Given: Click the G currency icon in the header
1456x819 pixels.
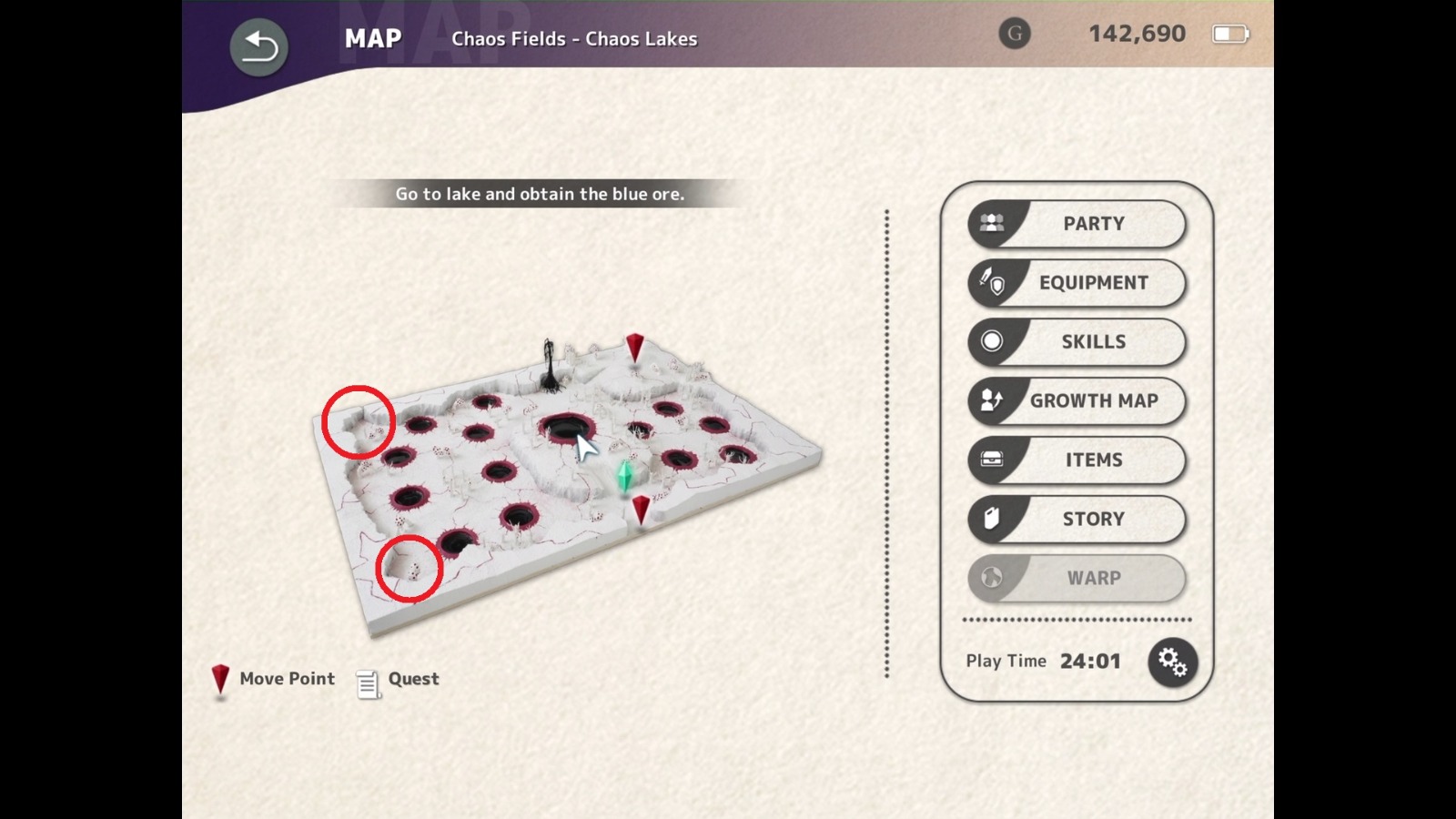Looking at the screenshot, I should click(x=1015, y=35).
